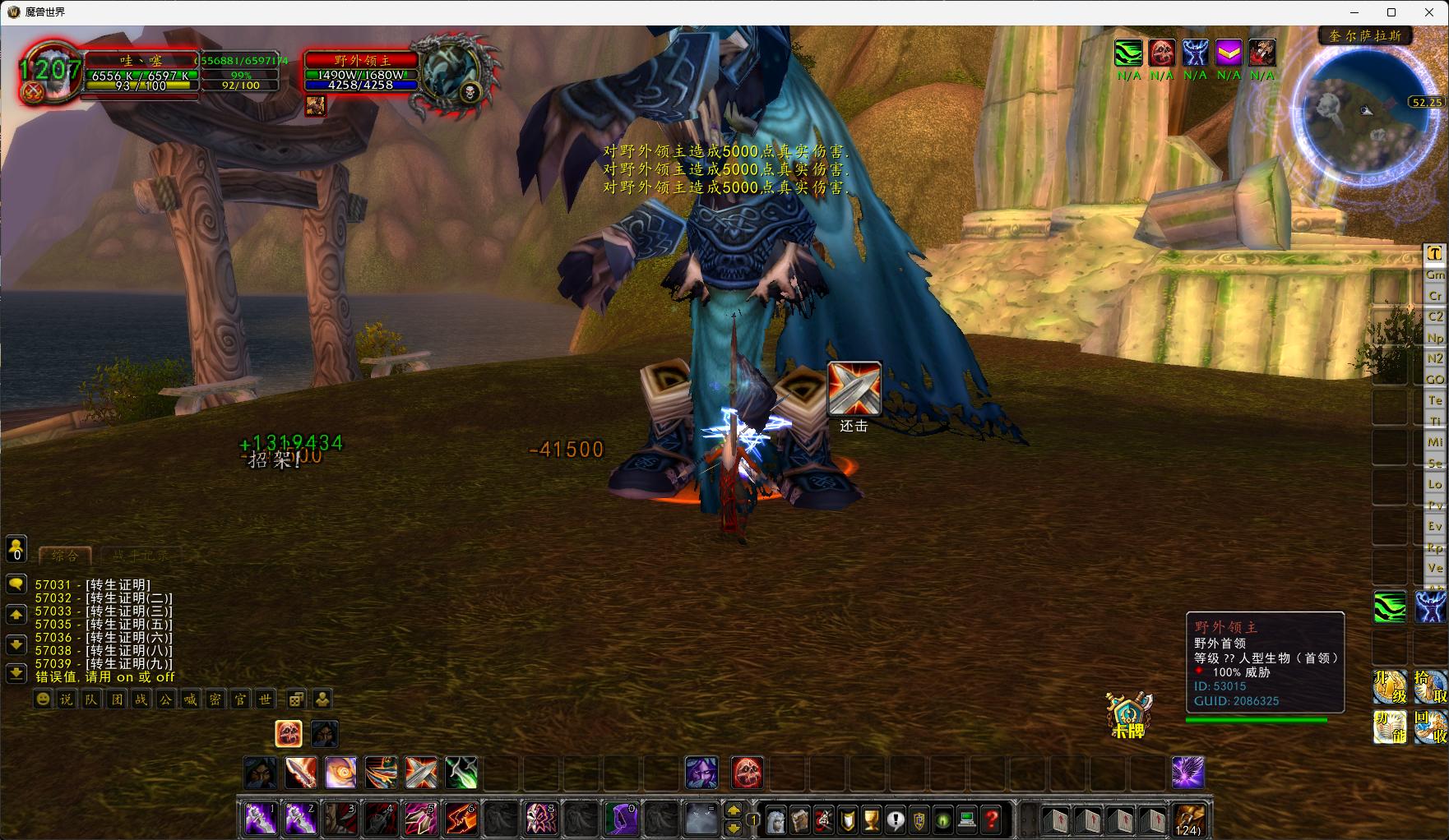Click the green swirl buff icon beside minimap
Image resolution: width=1449 pixels, height=840 pixels.
tap(1128, 53)
